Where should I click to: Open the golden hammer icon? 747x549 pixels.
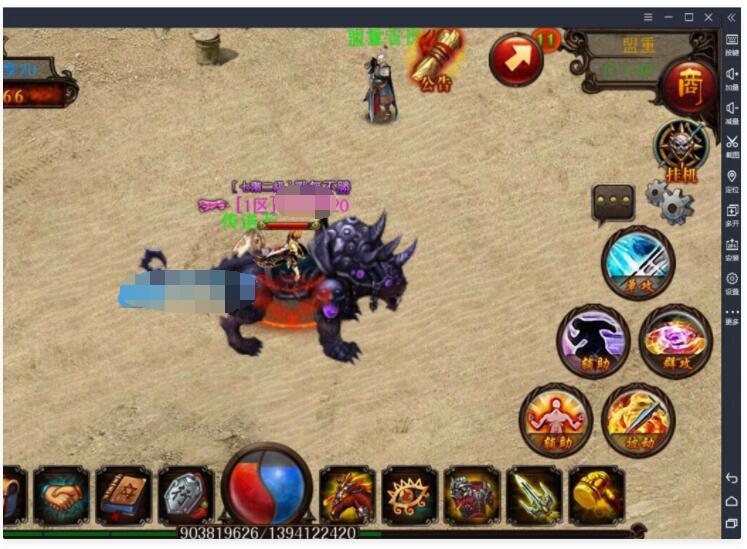(596, 495)
